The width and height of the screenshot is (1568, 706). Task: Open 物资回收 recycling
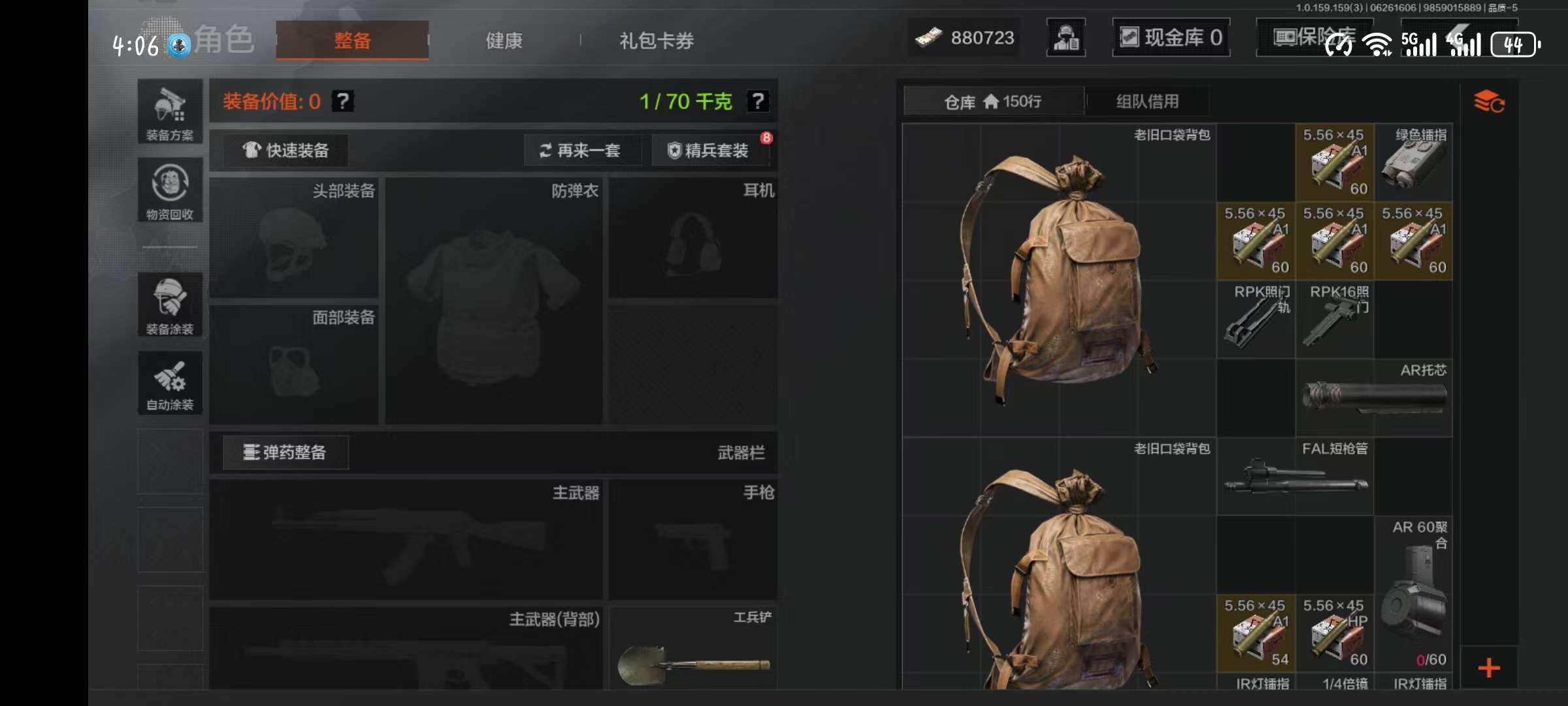tap(170, 191)
